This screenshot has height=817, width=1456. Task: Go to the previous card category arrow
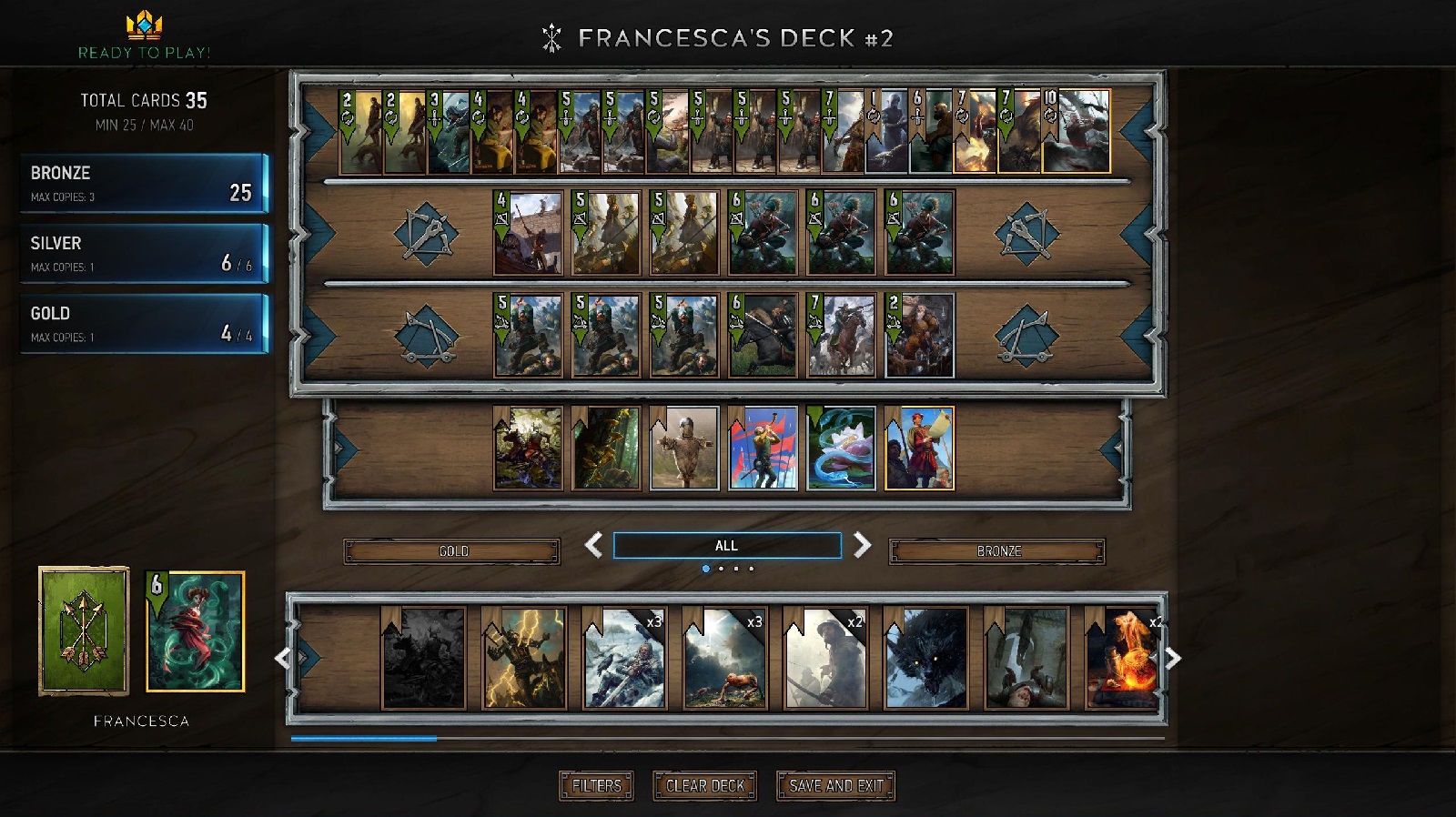point(593,546)
